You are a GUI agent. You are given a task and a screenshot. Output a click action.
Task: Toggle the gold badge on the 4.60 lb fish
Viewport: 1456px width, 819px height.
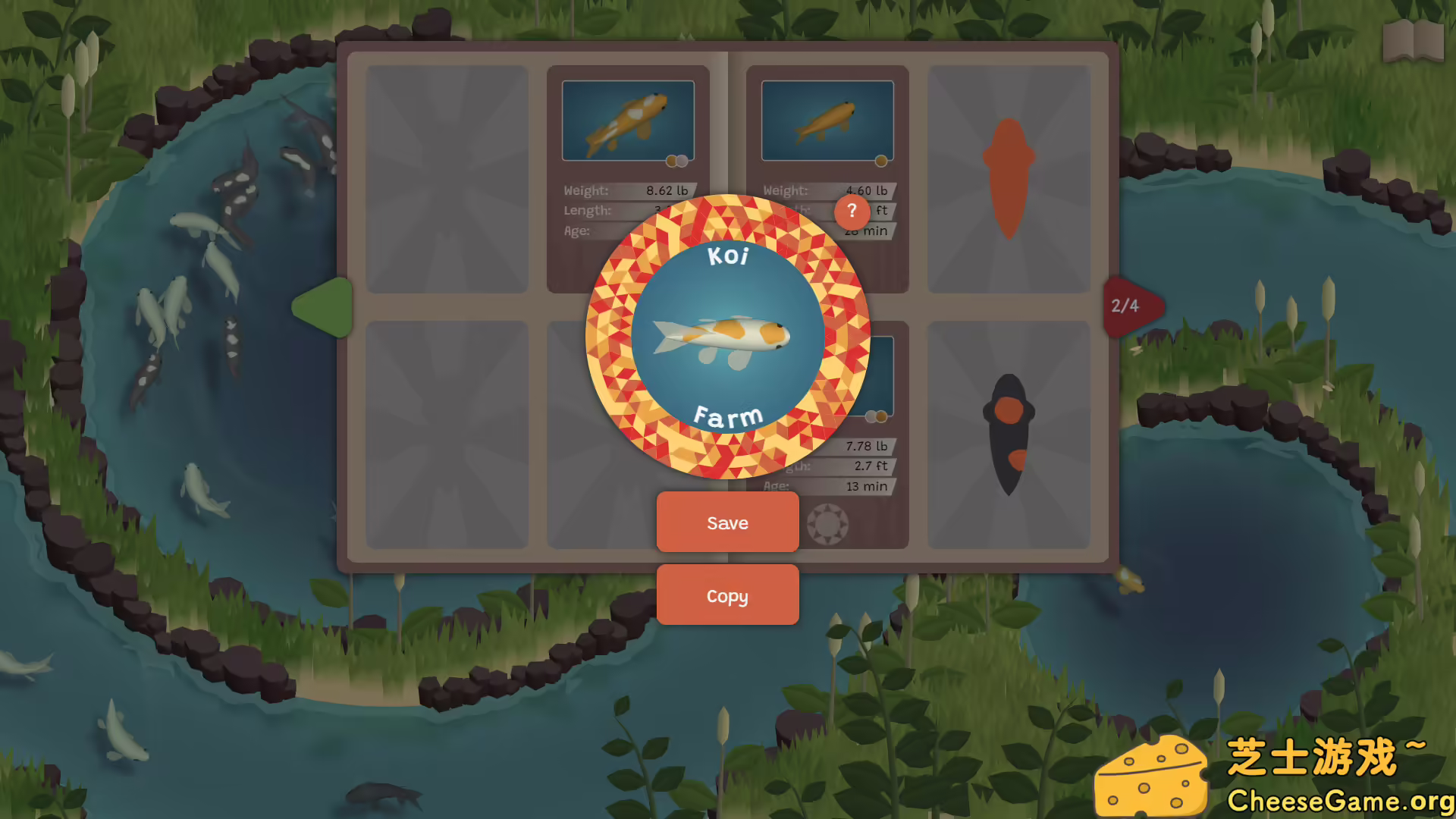click(x=880, y=161)
